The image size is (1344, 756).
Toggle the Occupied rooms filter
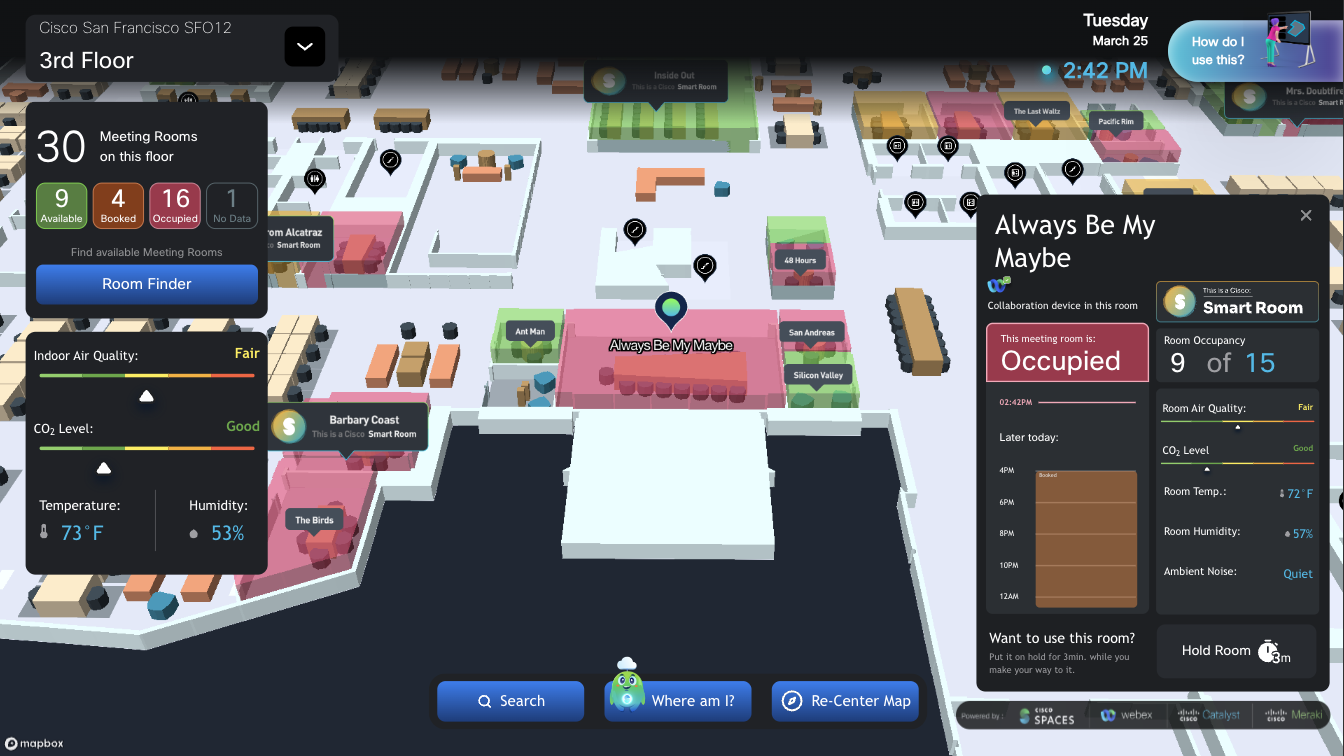(175, 205)
